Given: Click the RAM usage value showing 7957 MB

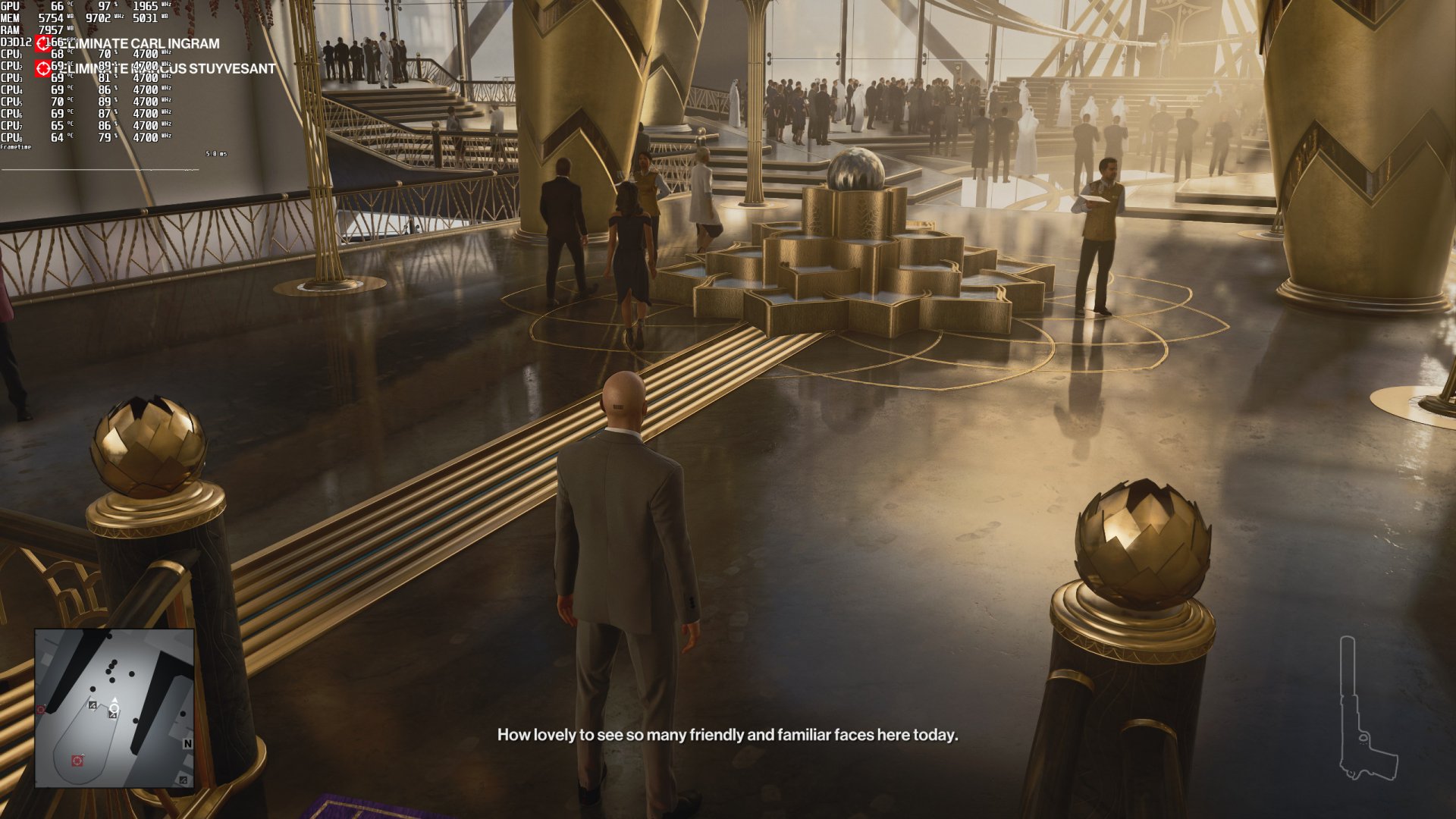Looking at the screenshot, I should (52, 30).
